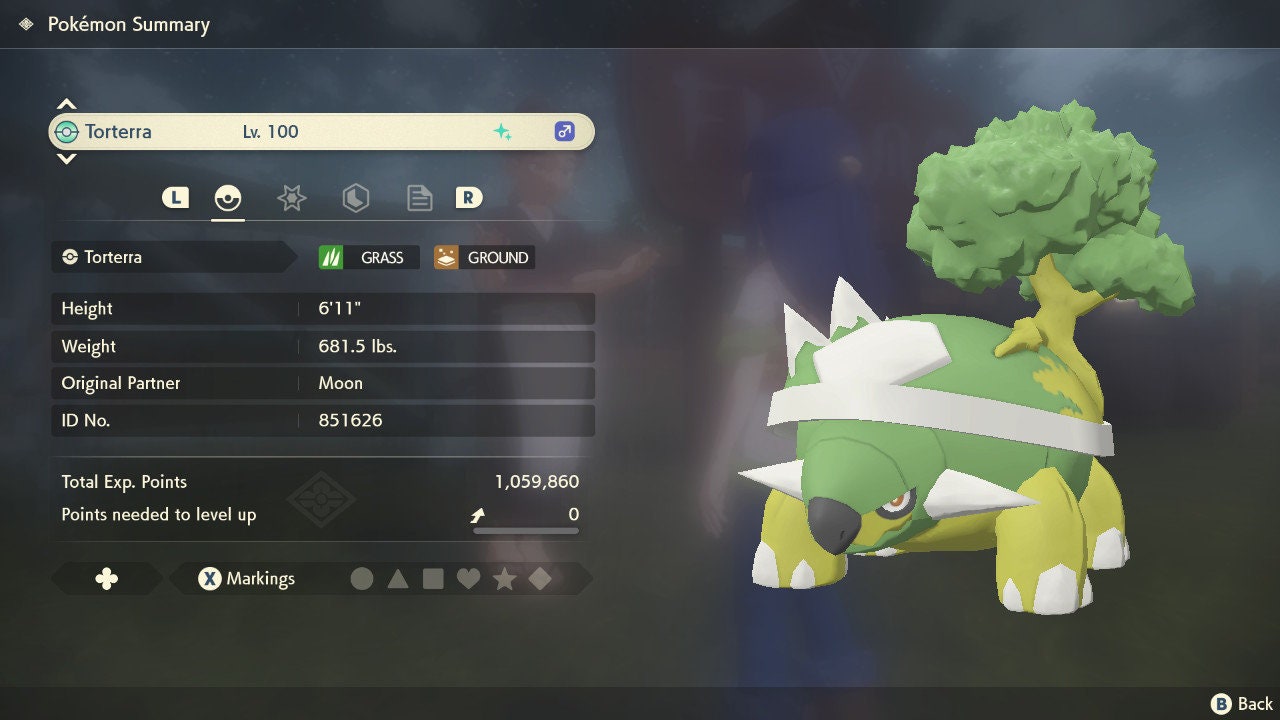Toggle the triangle marking
The width and height of the screenshot is (1280, 720).
coord(398,578)
